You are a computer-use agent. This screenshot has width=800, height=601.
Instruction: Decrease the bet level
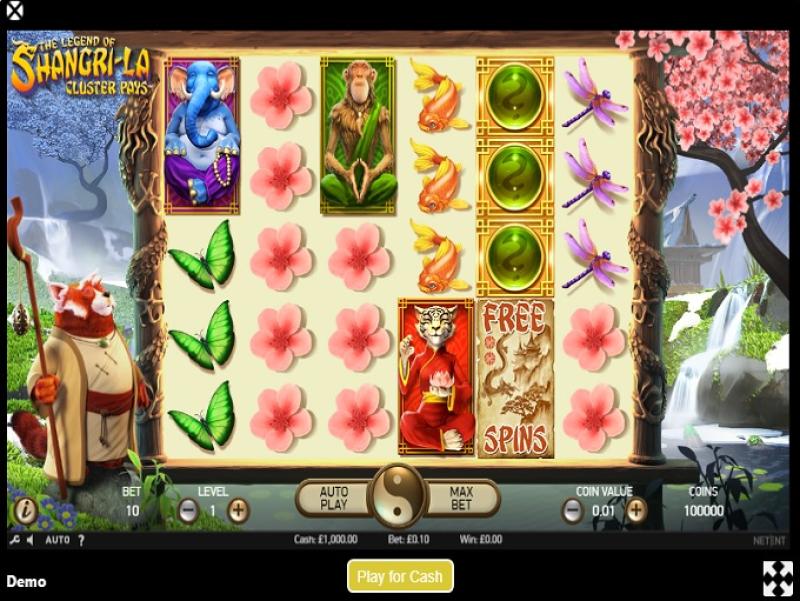coord(188,510)
